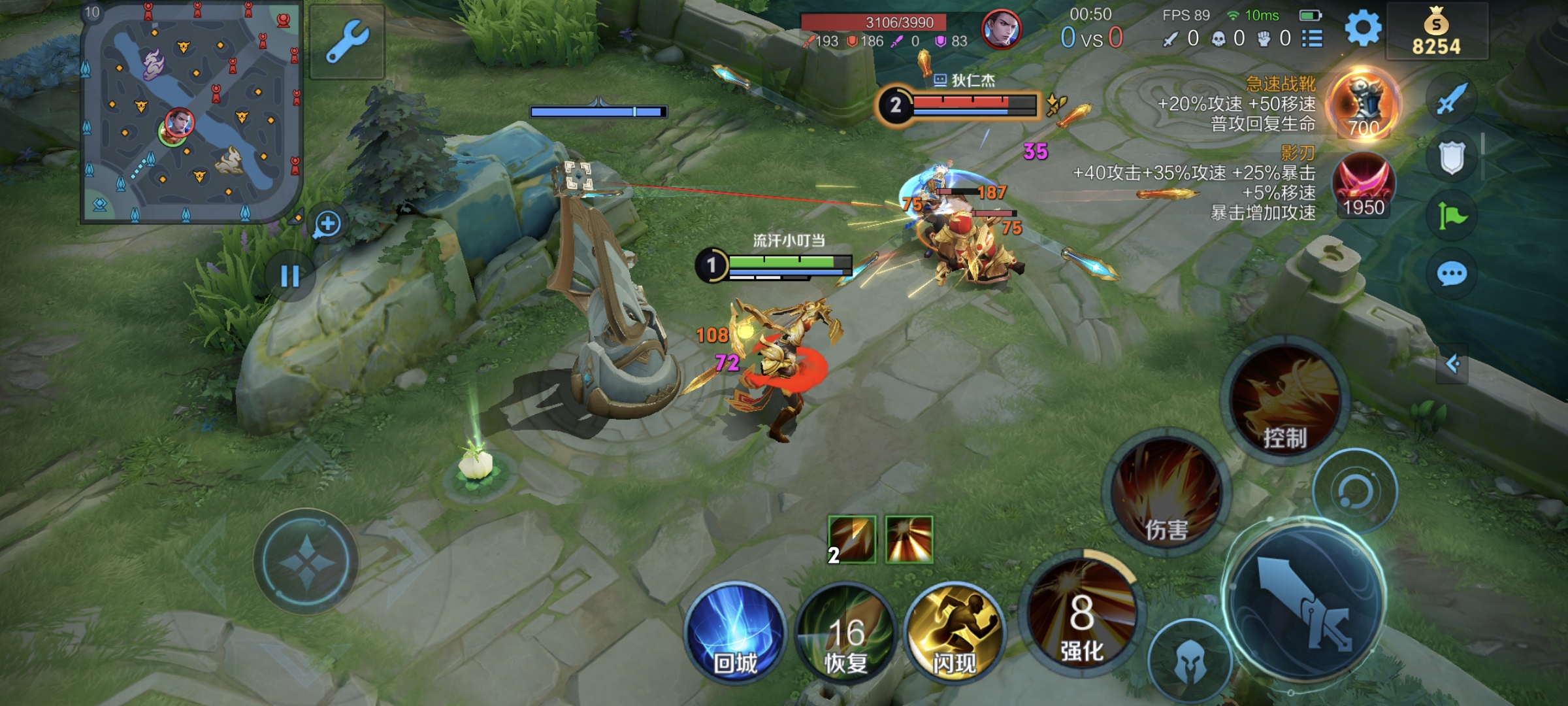This screenshot has height=706, width=1568.
Task: Open the chat bubble menu
Action: click(x=1451, y=274)
